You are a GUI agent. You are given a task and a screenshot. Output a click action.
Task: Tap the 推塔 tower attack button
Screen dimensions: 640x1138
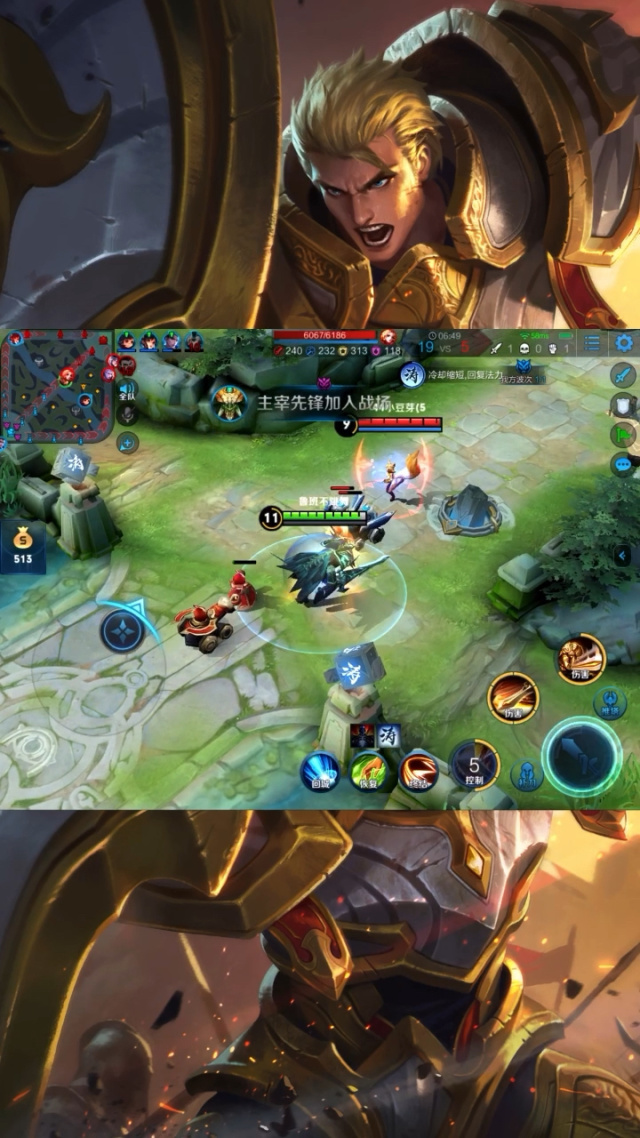(608, 703)
